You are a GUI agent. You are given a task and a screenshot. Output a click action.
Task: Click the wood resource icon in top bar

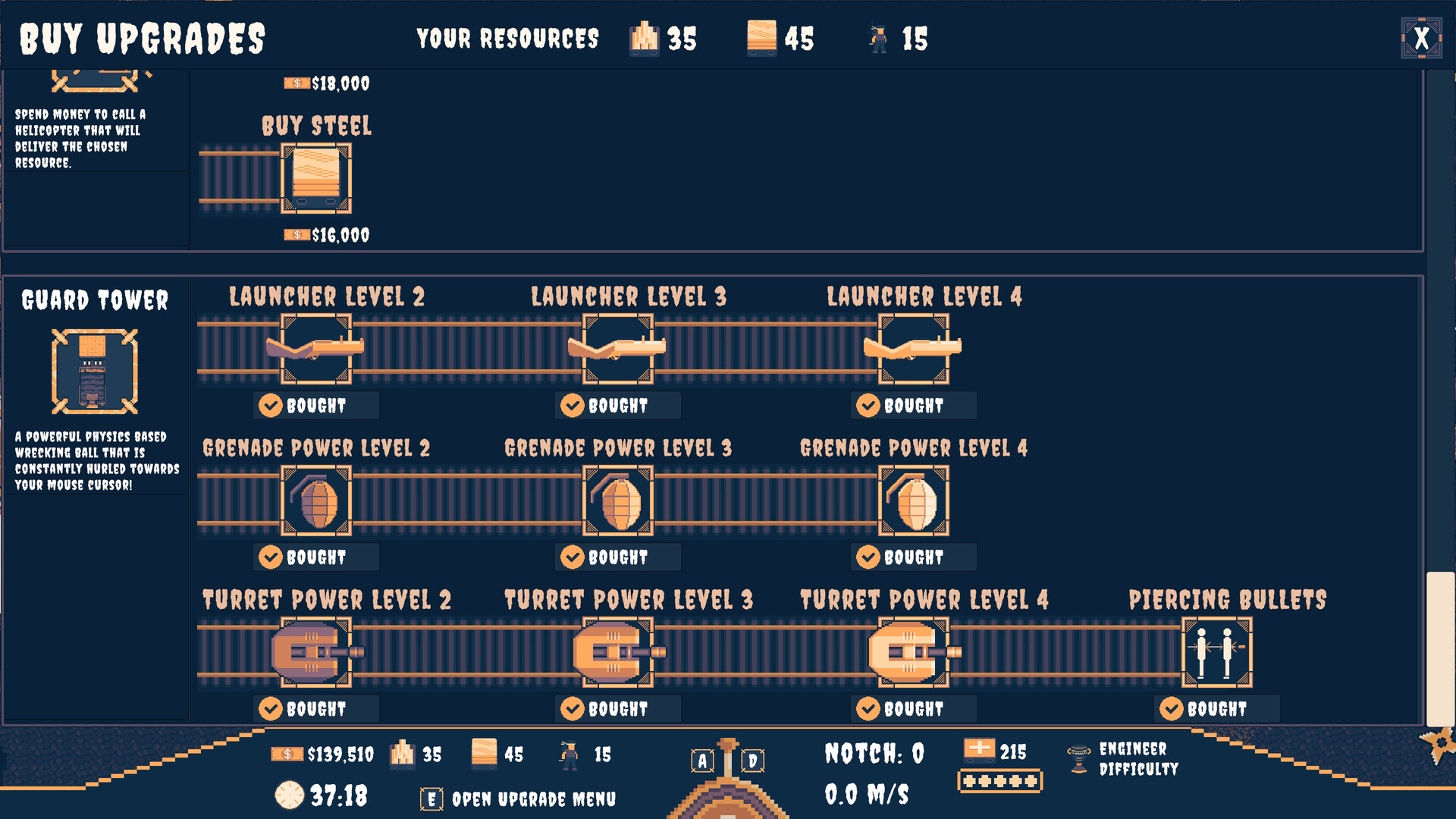(644, 38)
